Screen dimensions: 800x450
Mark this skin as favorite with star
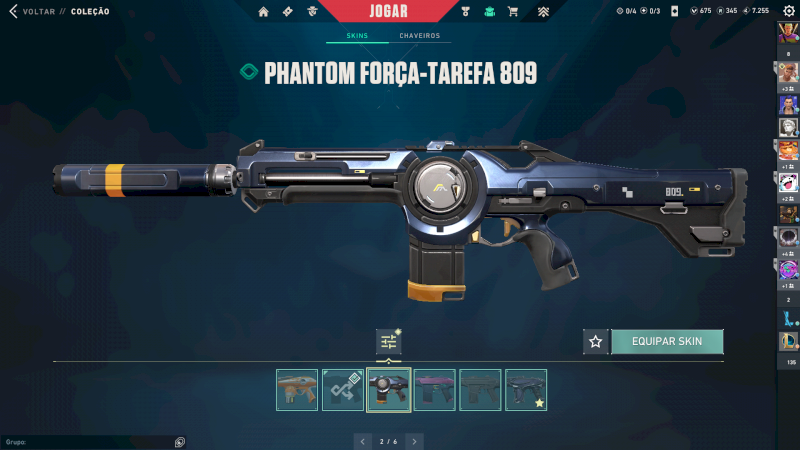(596, 342)
